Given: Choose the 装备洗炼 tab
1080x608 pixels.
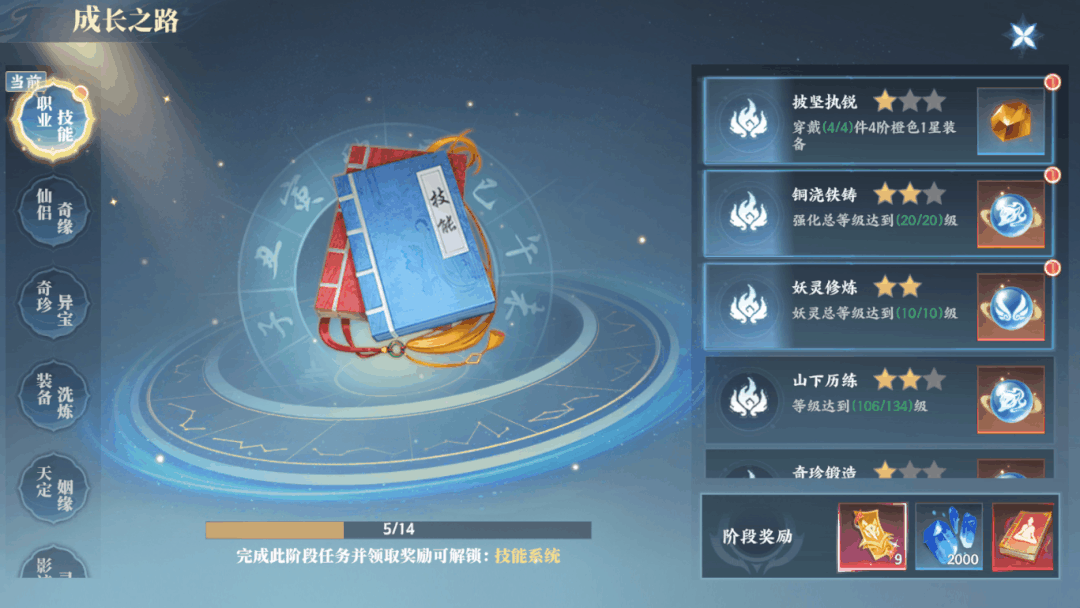Looking at the screenshot, I should pyautogui.click(x=55, y=395).
